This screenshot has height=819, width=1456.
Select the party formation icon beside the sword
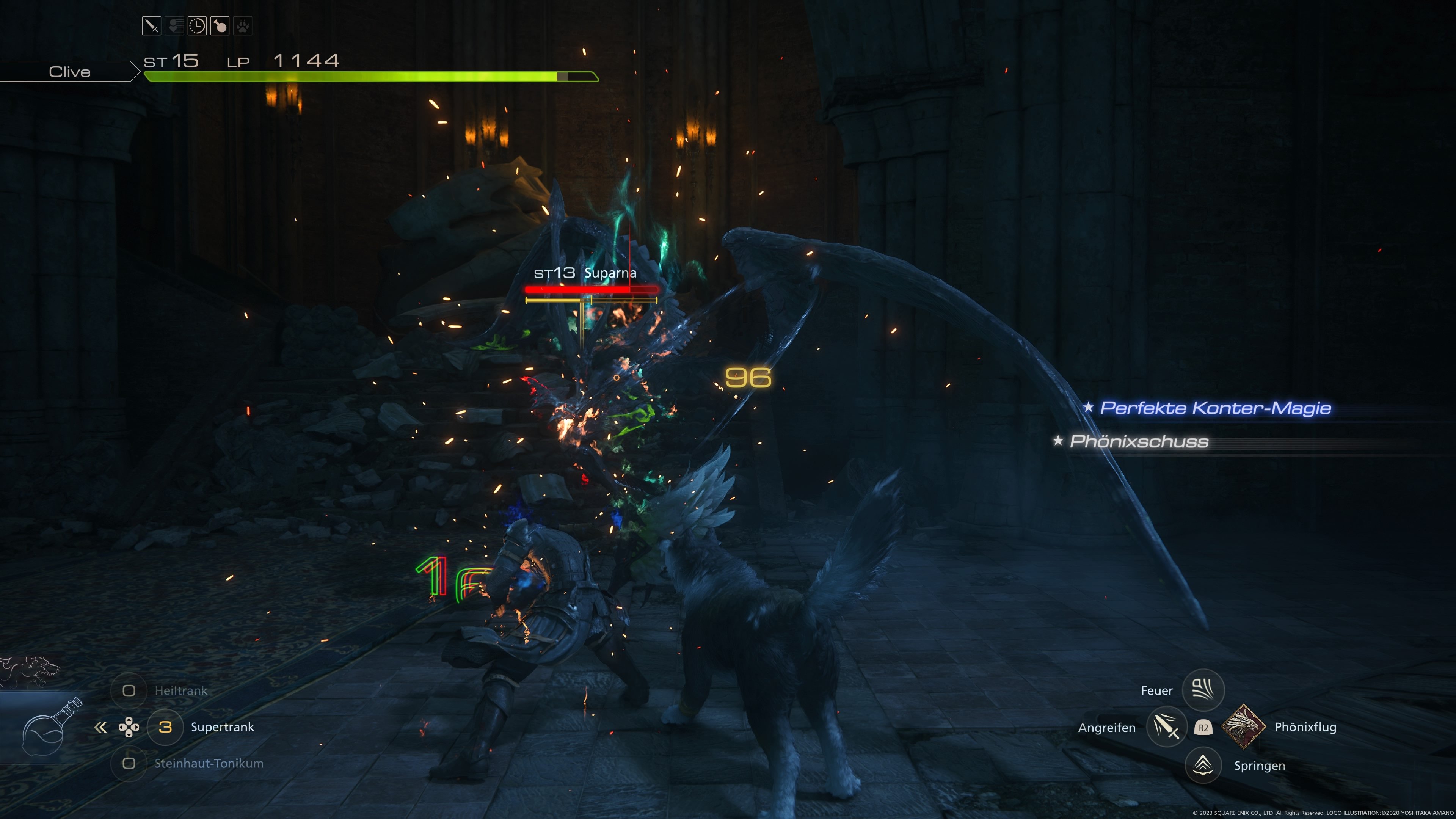[x=175, y=25]
